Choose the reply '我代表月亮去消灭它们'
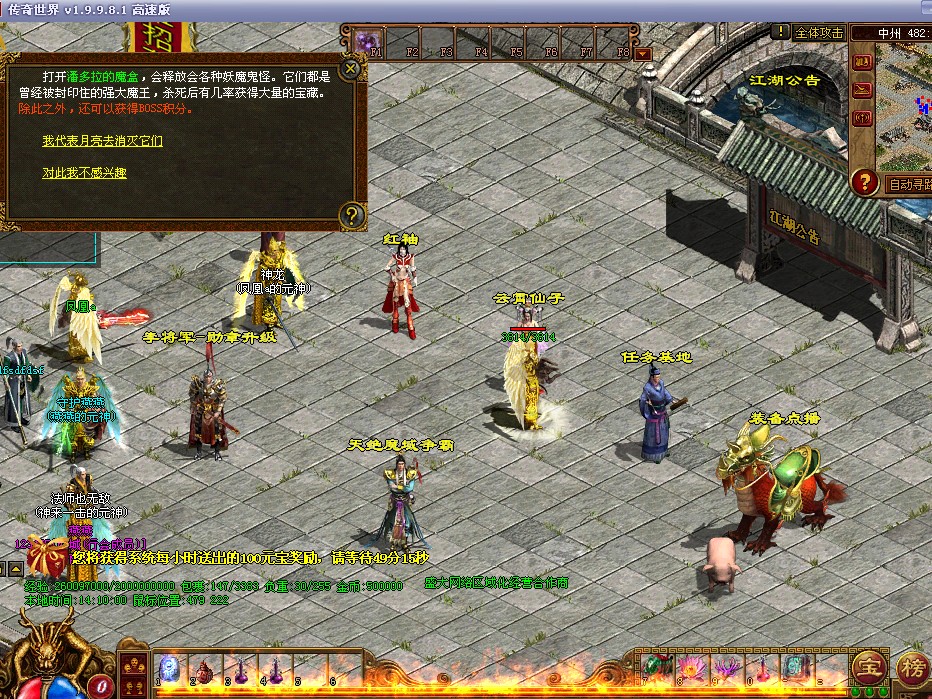Image resolution: width=932 pixels, height=699 pixels. 102,141
